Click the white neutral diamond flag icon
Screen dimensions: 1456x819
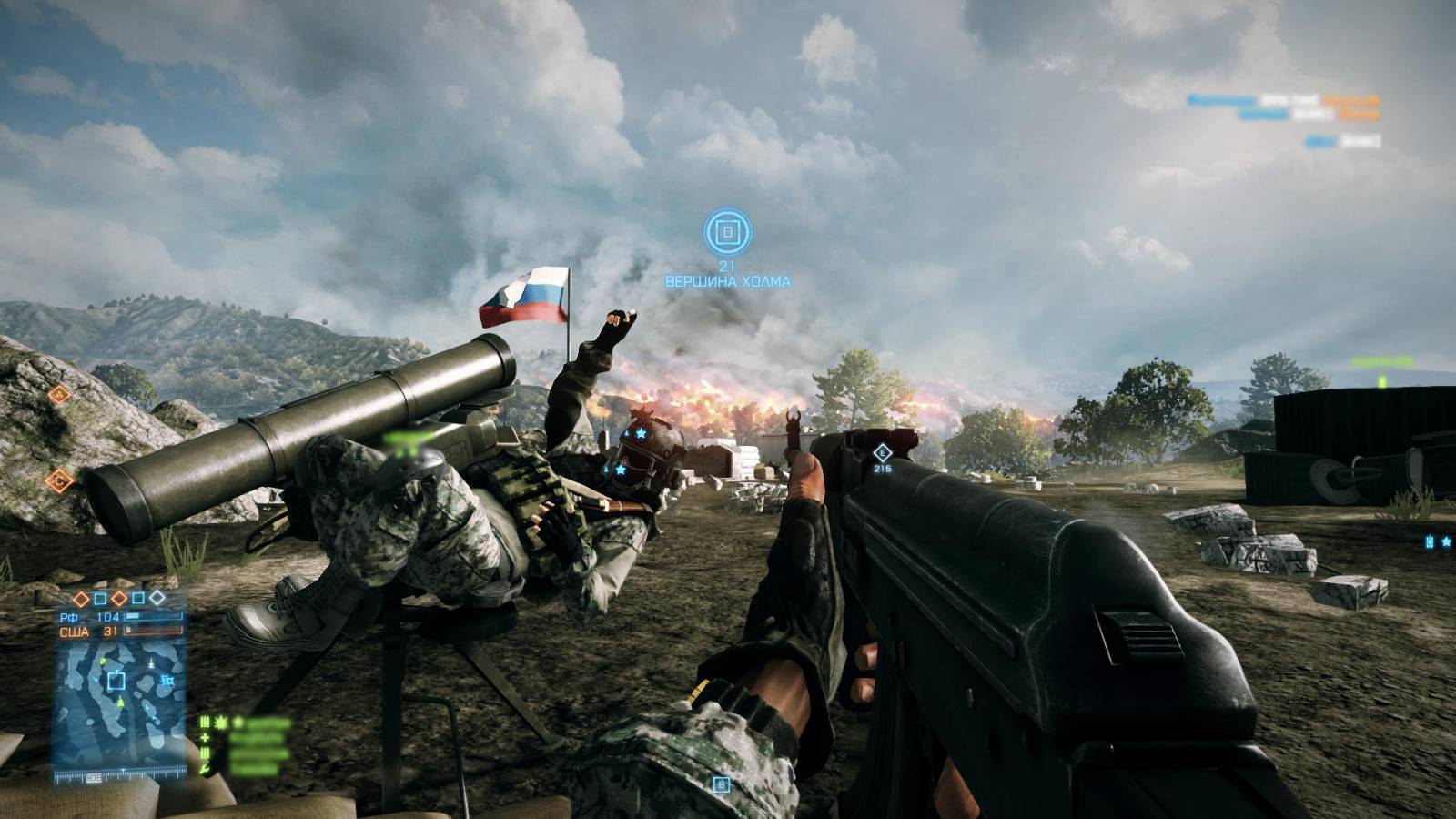coord(157,598)
